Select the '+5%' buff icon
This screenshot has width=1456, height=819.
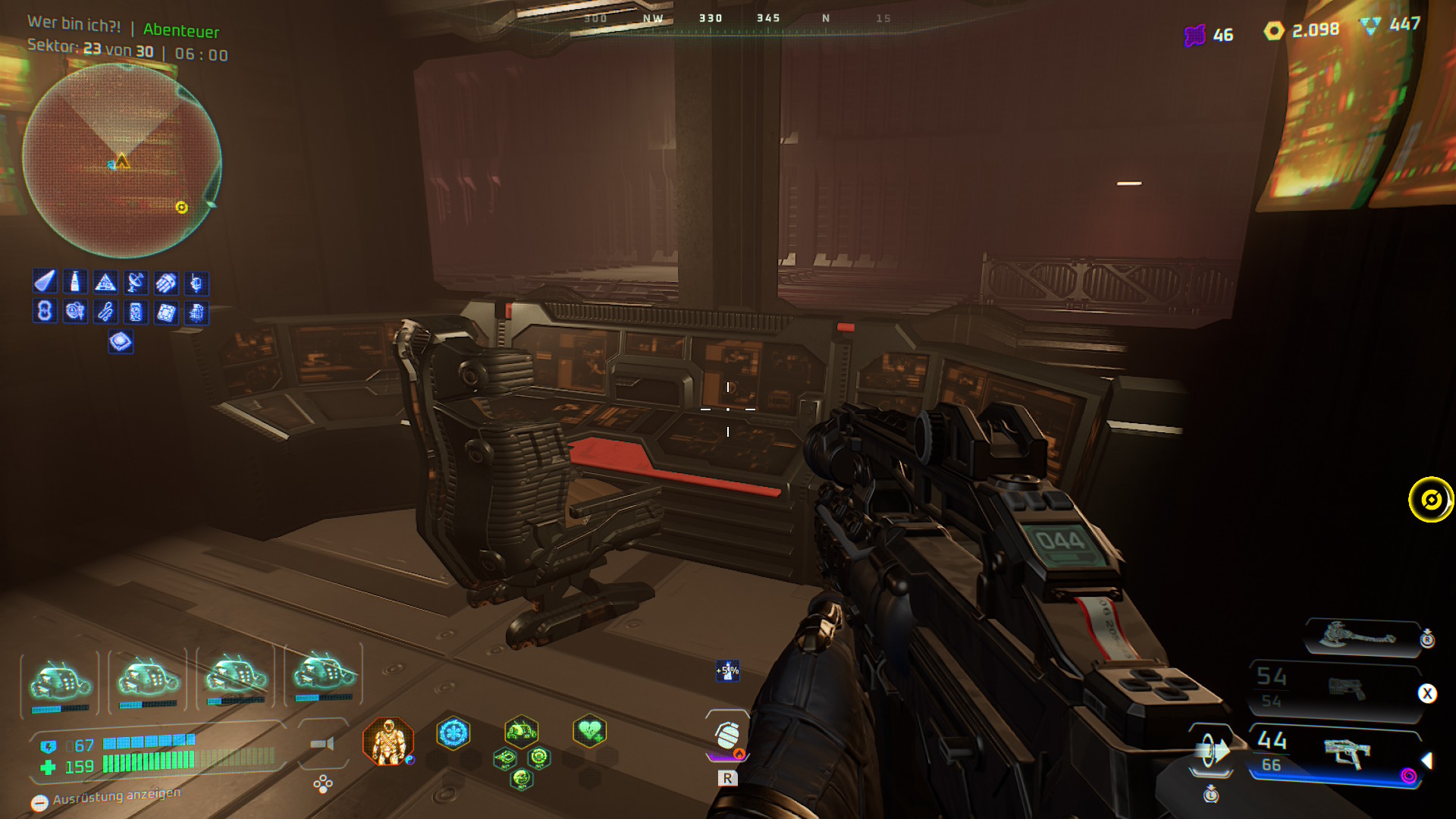pos(727,670)
